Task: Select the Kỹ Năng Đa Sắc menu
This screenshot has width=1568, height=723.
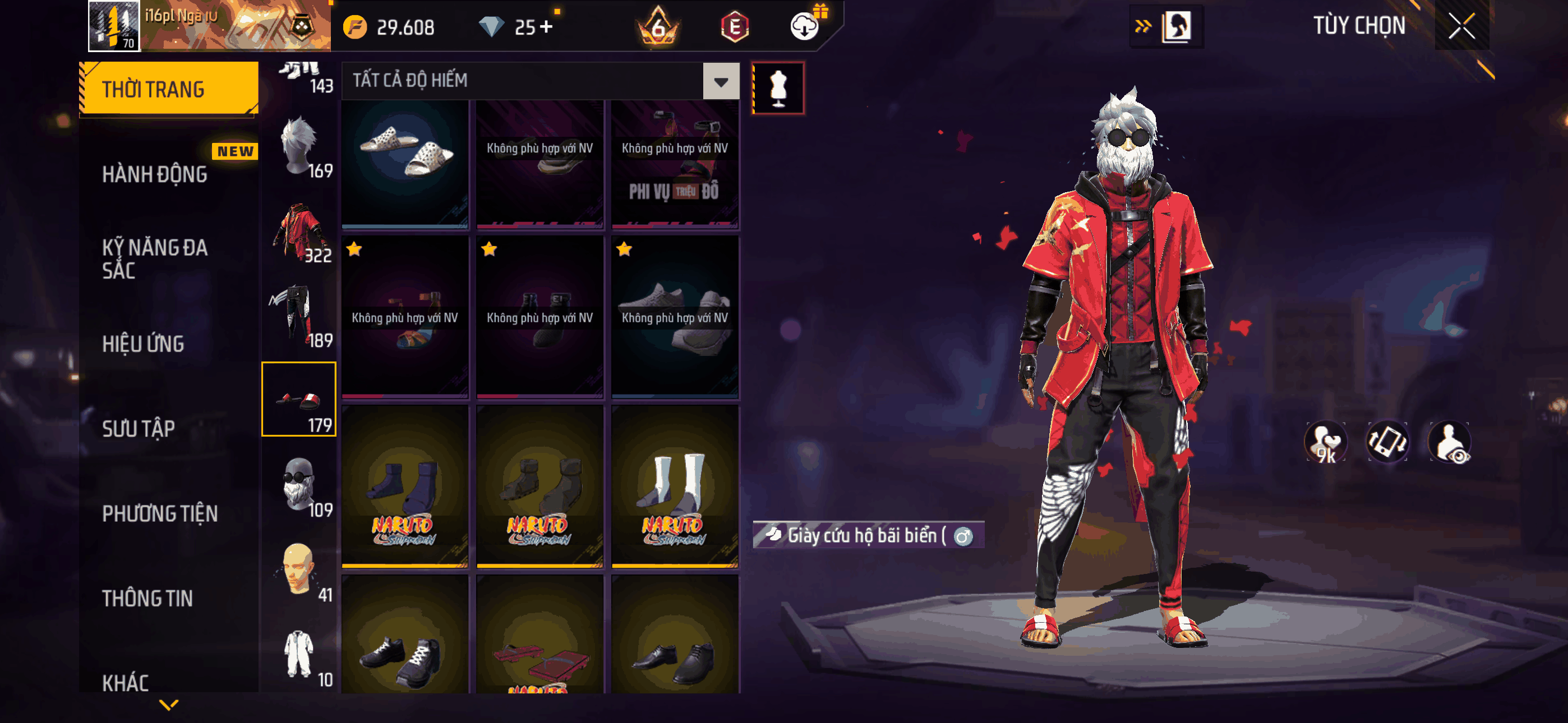Action: pyautogui.click(x=155, y=258)
